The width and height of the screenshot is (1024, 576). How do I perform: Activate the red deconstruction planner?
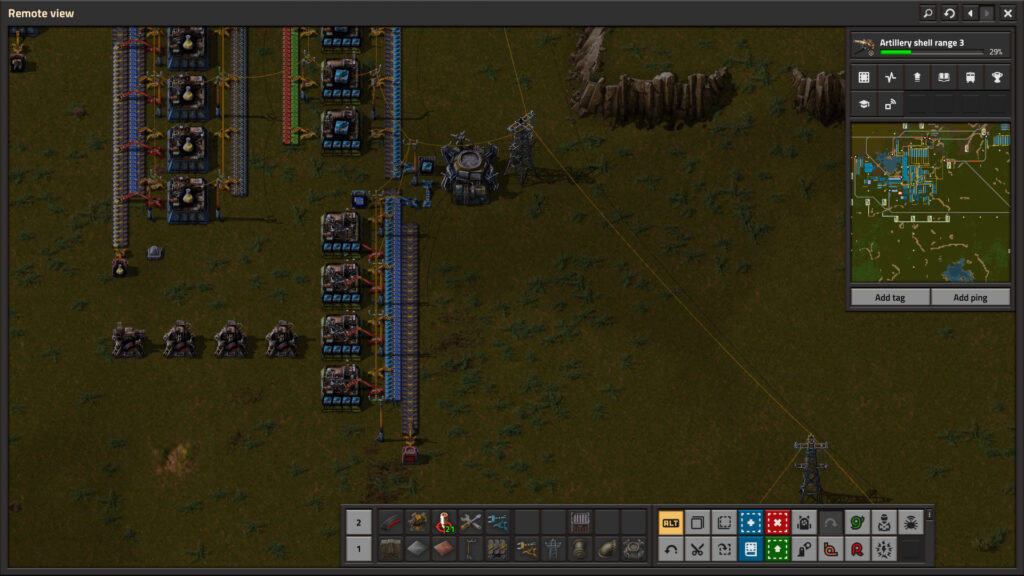click(777, 522)
